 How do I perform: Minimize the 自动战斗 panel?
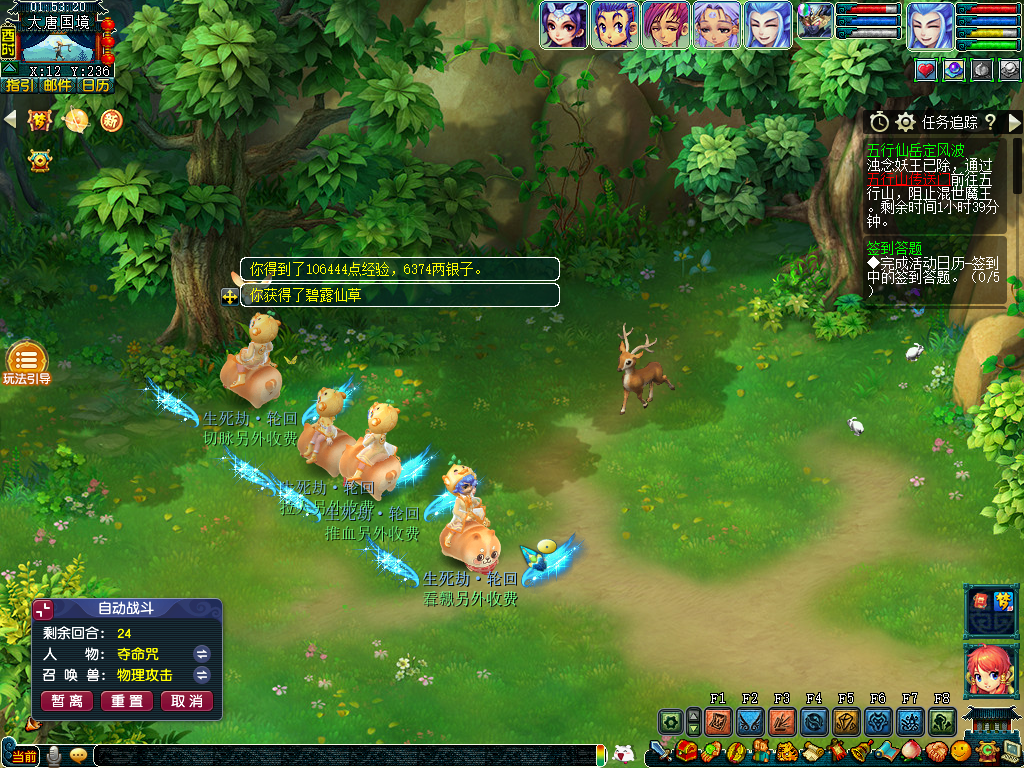(x=43, y=609)
